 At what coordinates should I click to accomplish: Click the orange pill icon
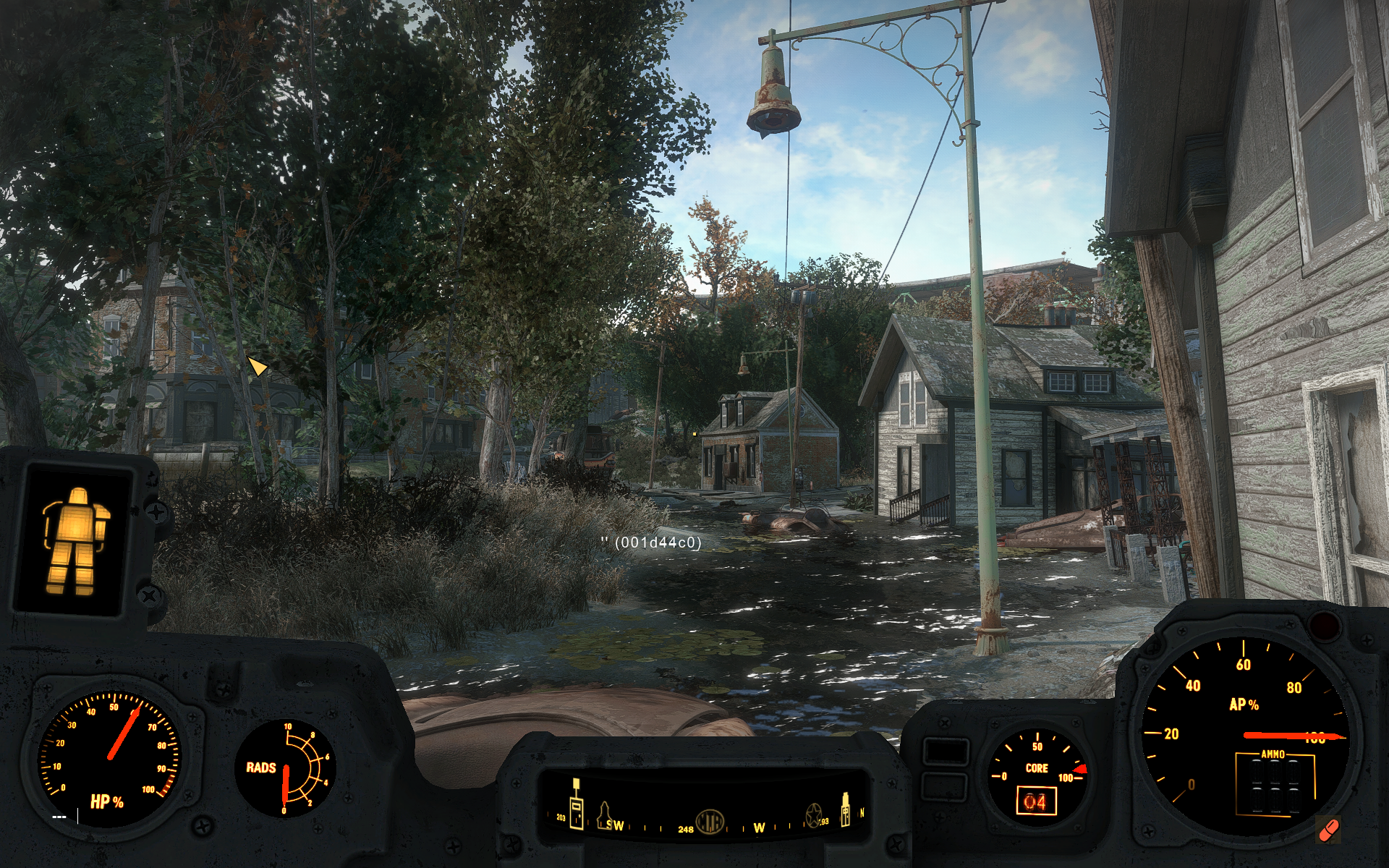click(x=1329, y=830)
